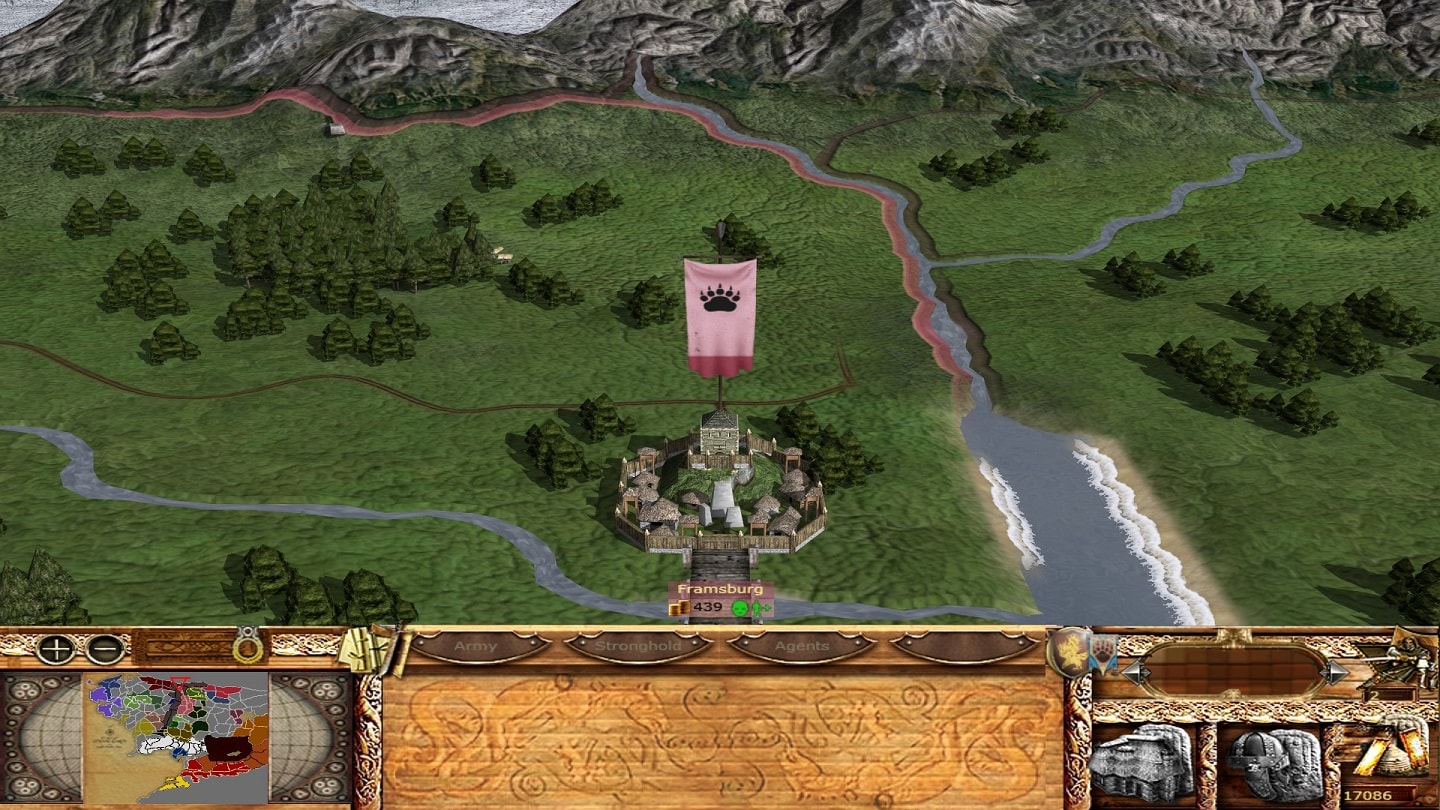Click the campaign minimap of Middle-earth
This screenshot has height=810, width=1440.
(x=176, y=737)
